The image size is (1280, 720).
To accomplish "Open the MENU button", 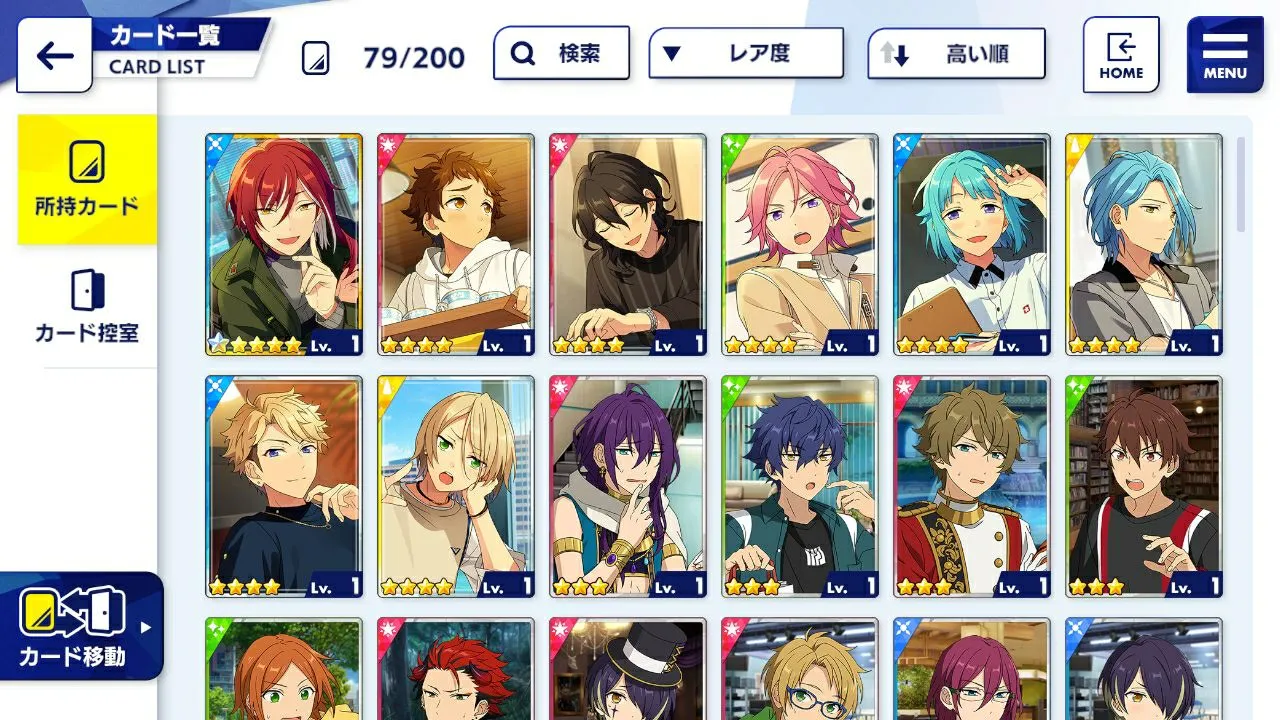I will point(1224,55).
